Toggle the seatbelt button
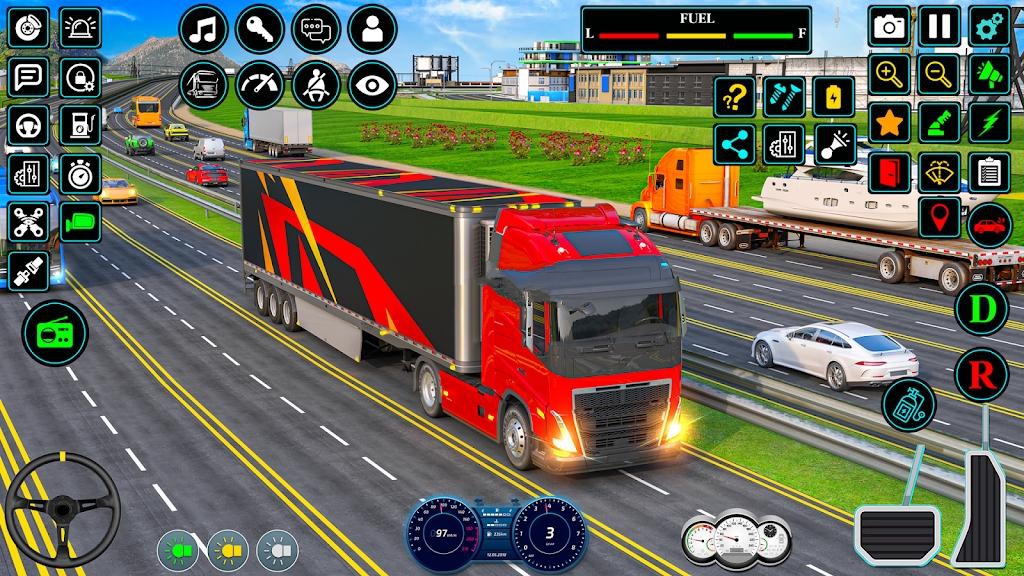The width and height of the screenshot is (1024, 576). (316, 85)
